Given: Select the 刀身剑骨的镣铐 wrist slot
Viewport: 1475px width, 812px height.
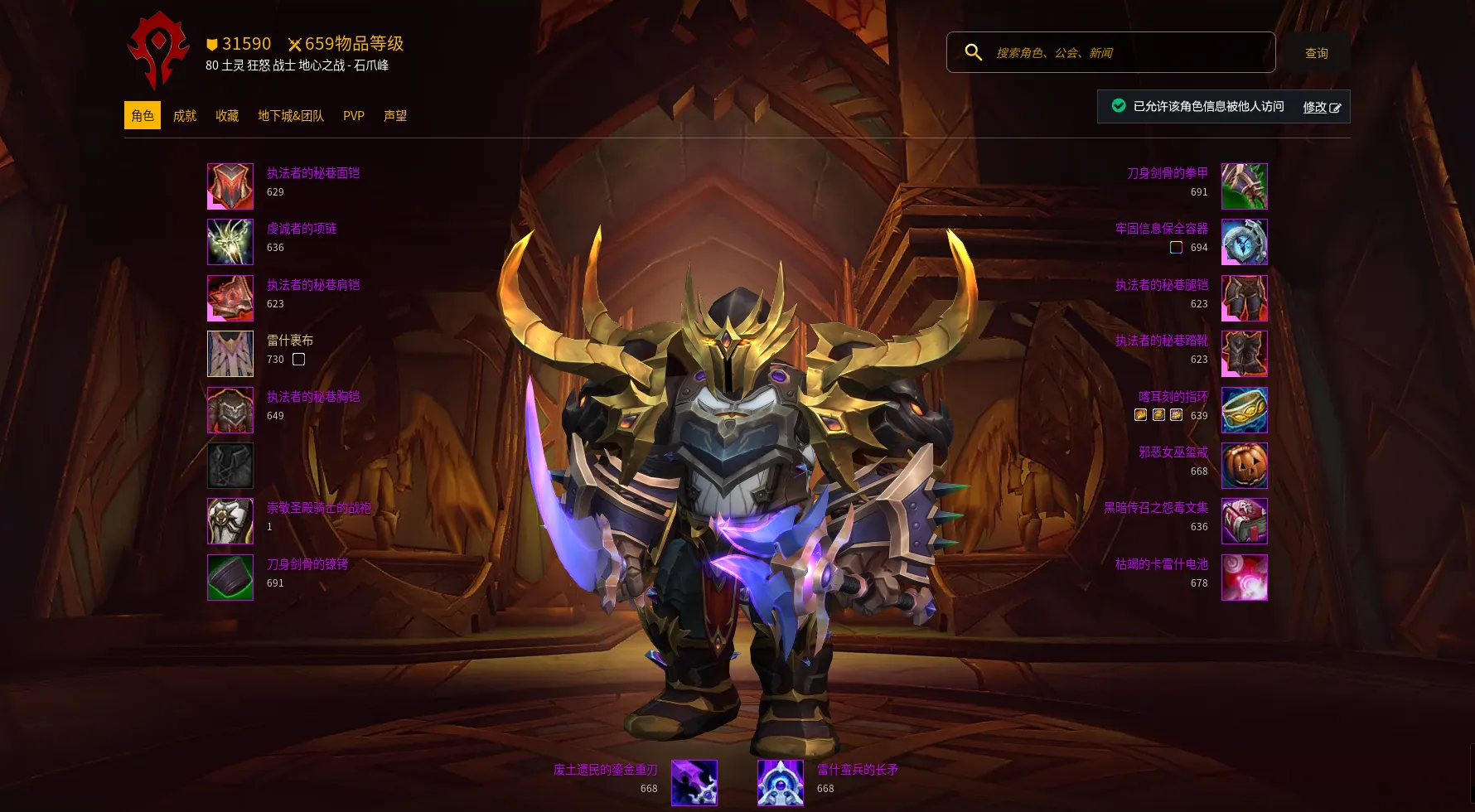Looking at the screenshot, I should pos(230,578).
